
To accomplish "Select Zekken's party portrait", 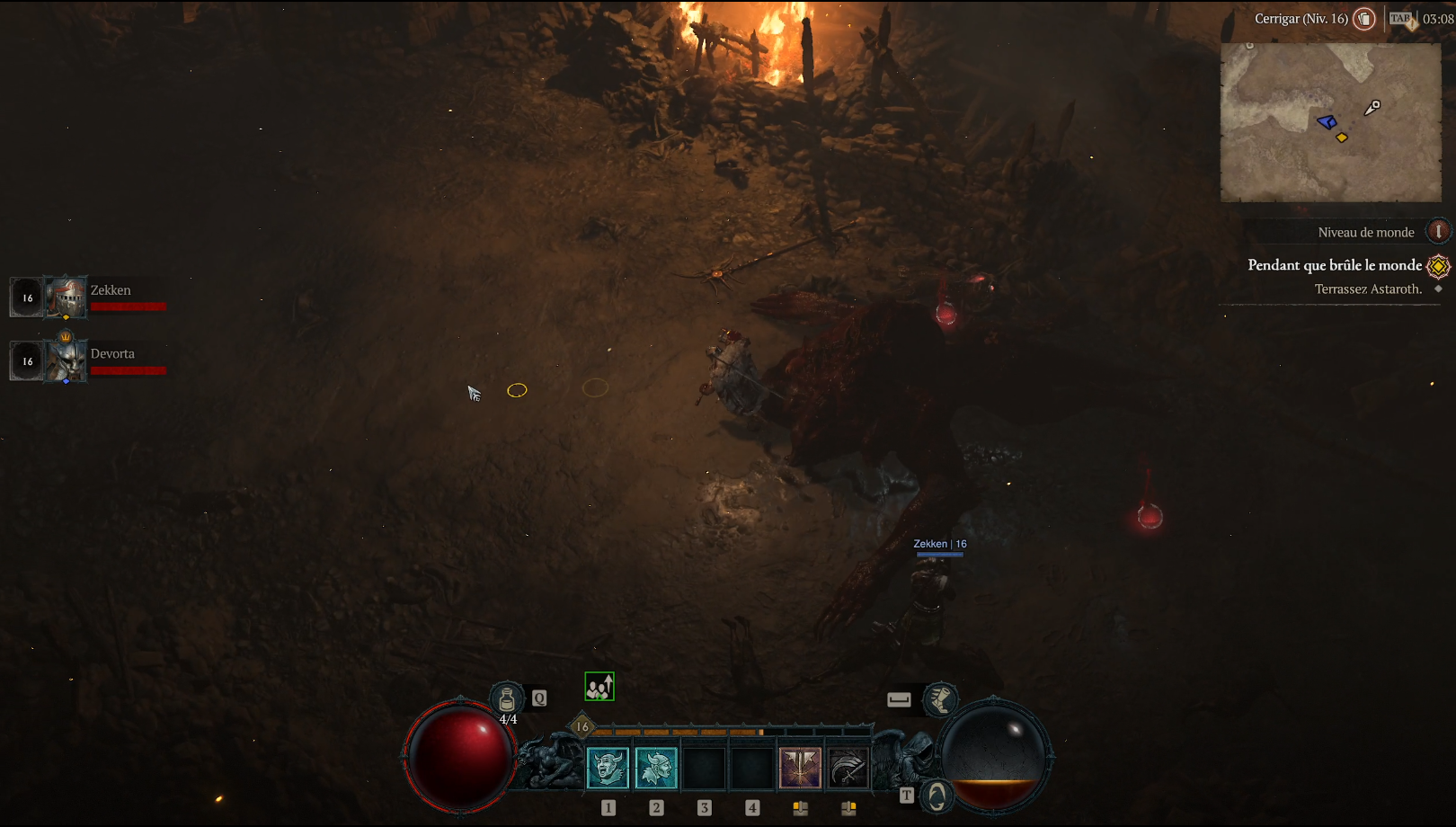I will 67,298.
